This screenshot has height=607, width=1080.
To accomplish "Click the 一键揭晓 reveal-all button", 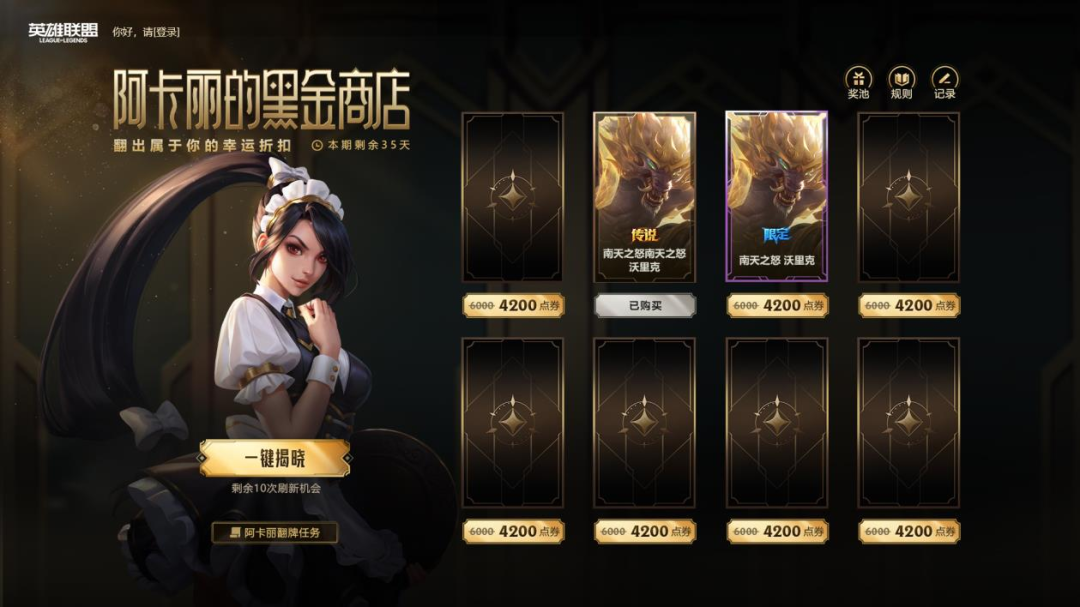I will coord(275,459).
